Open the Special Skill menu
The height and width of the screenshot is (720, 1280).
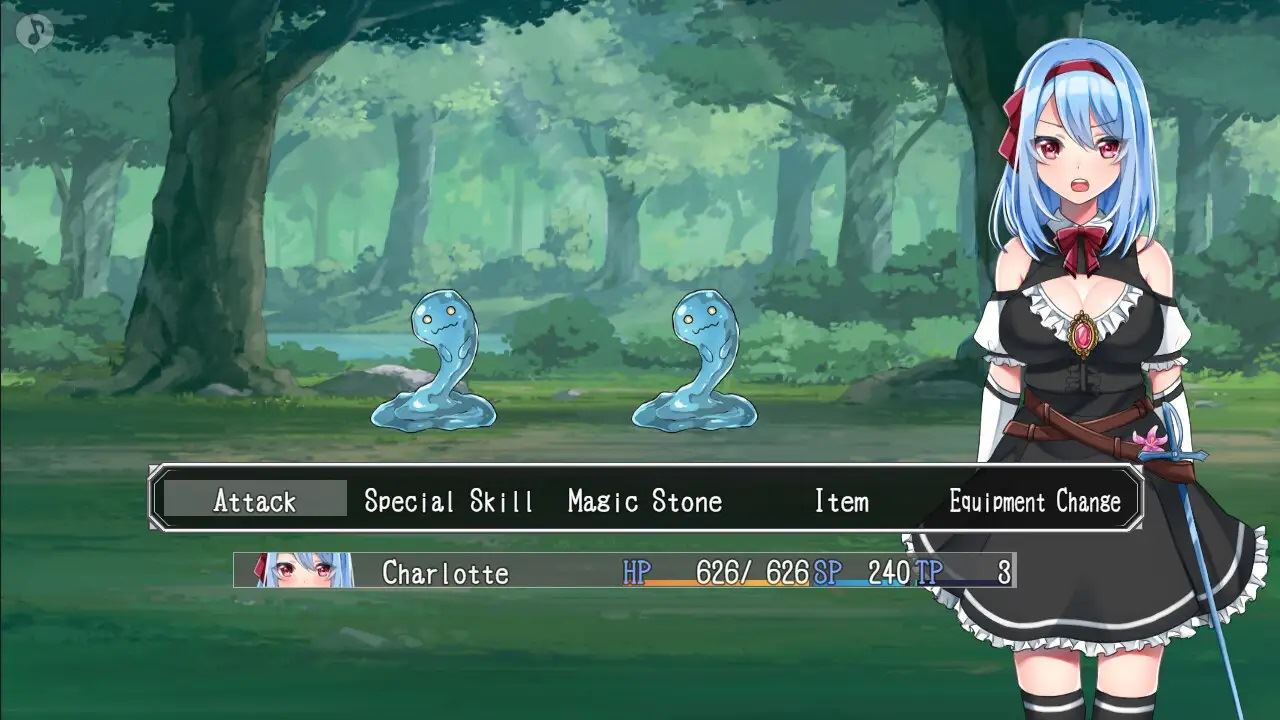pos(448,500)
